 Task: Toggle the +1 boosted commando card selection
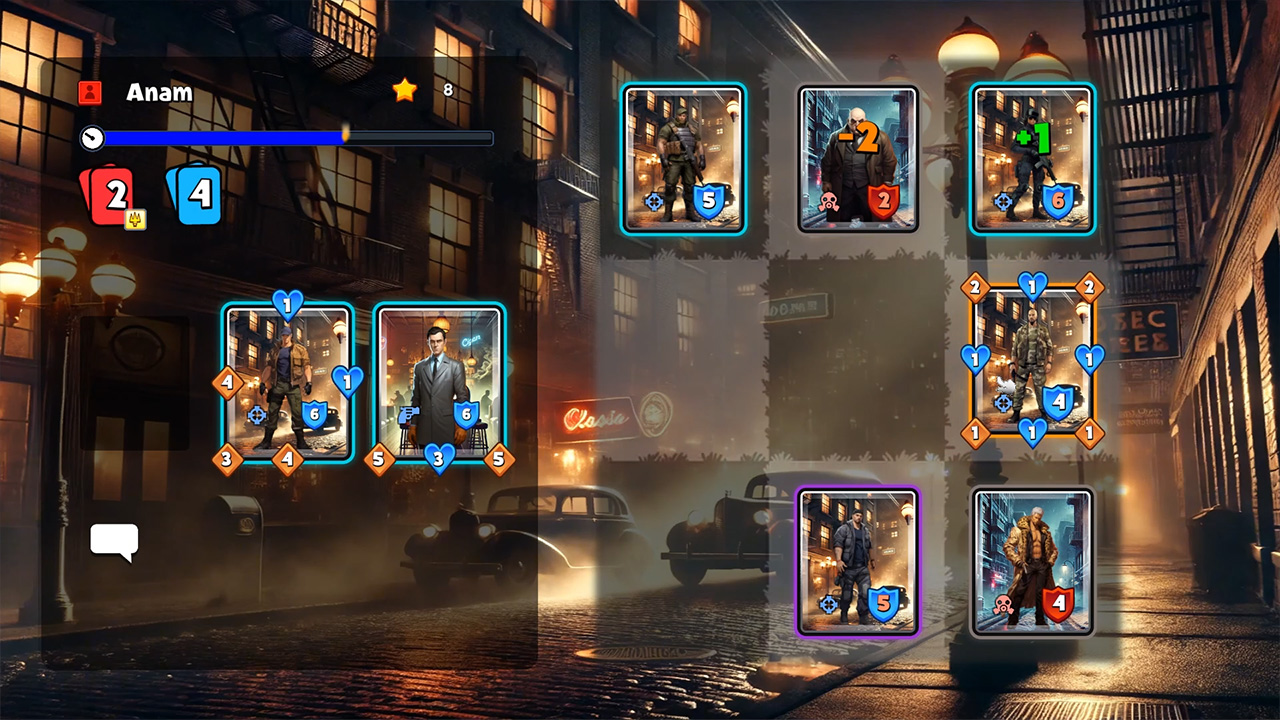(x=1032, y=160)
